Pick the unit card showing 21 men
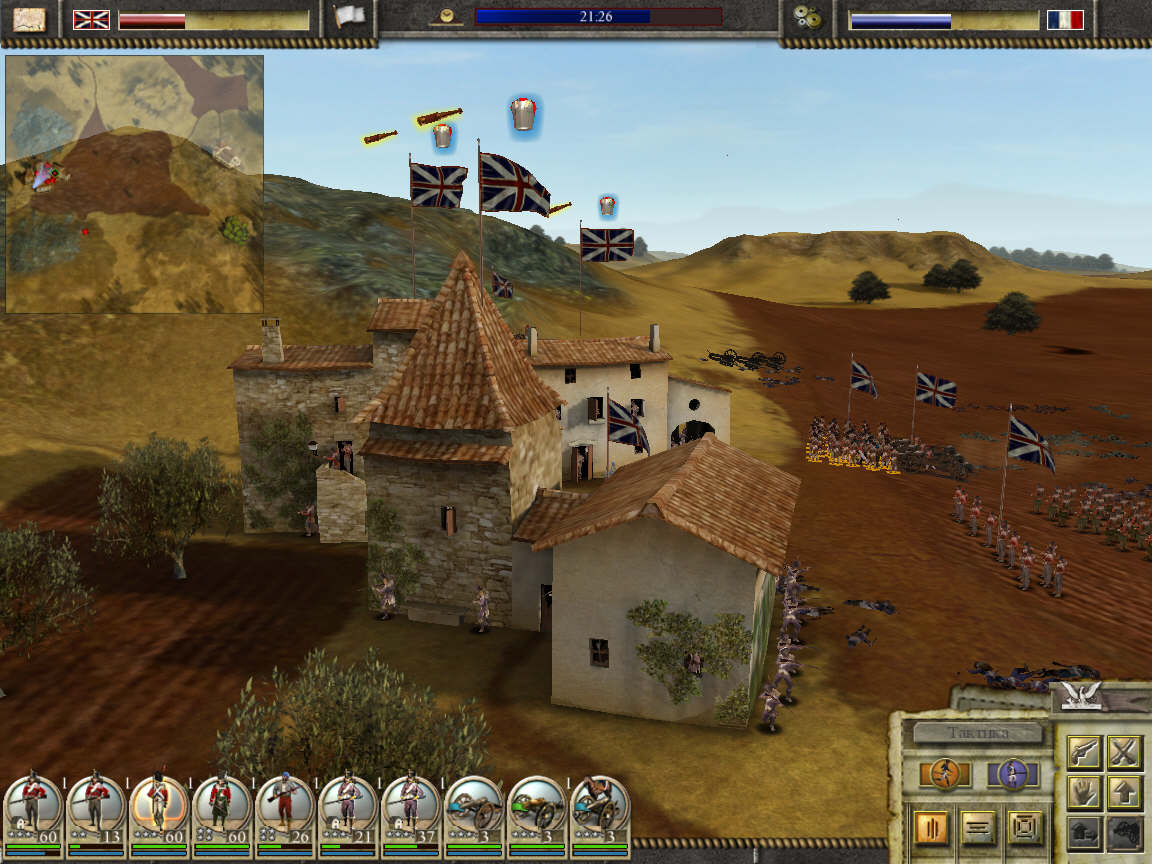Viewport: 1152px width, 864px height. tap(348, 808)
